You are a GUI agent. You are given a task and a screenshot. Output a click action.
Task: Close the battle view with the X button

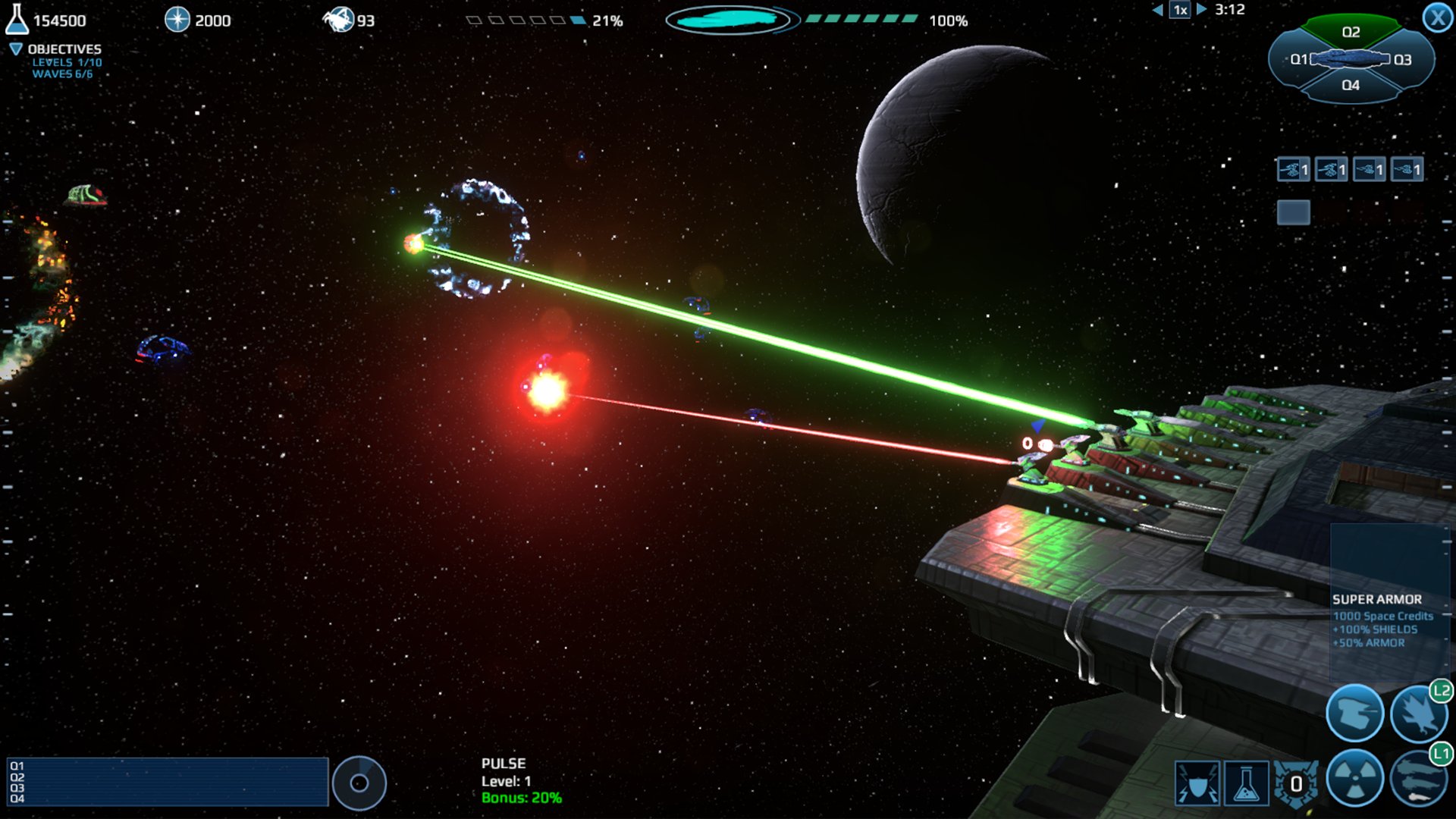click(1437, 17)
